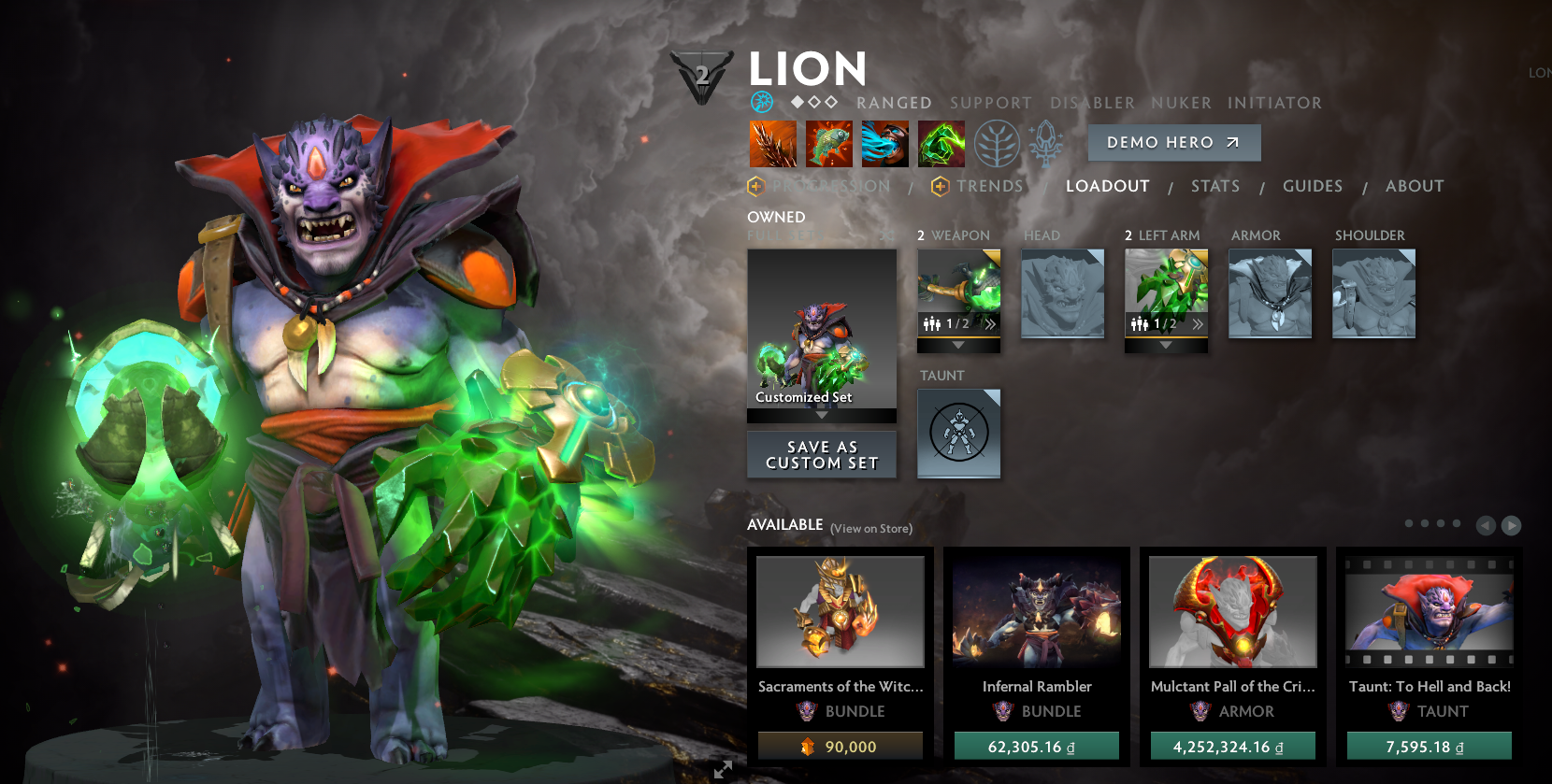
Task: Click the View on Store link
Action: point(870,528)
